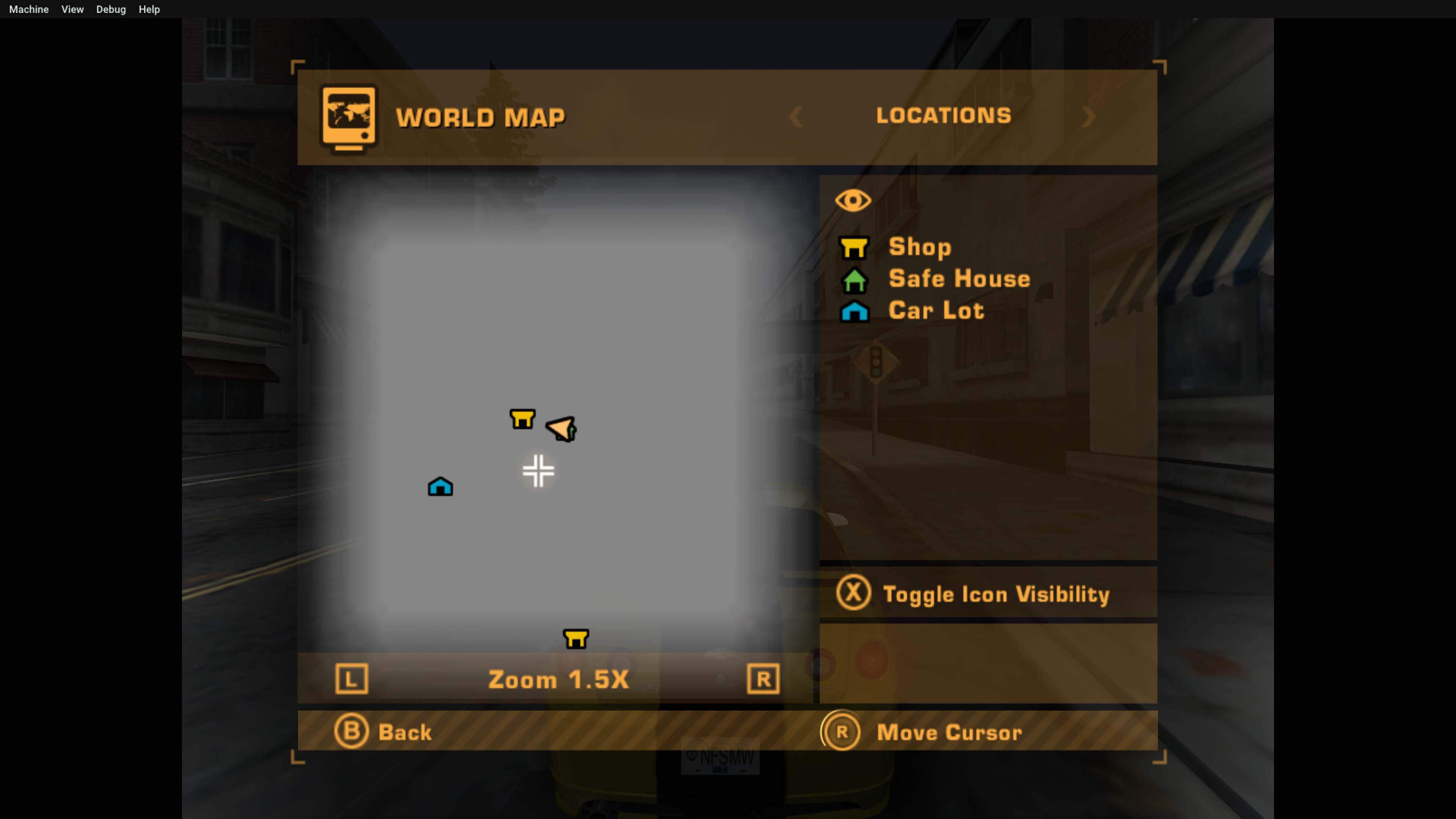Screen dimensions: 1456x819
Task: Open the previous map category with left arrow
Action: click(796, 117)
